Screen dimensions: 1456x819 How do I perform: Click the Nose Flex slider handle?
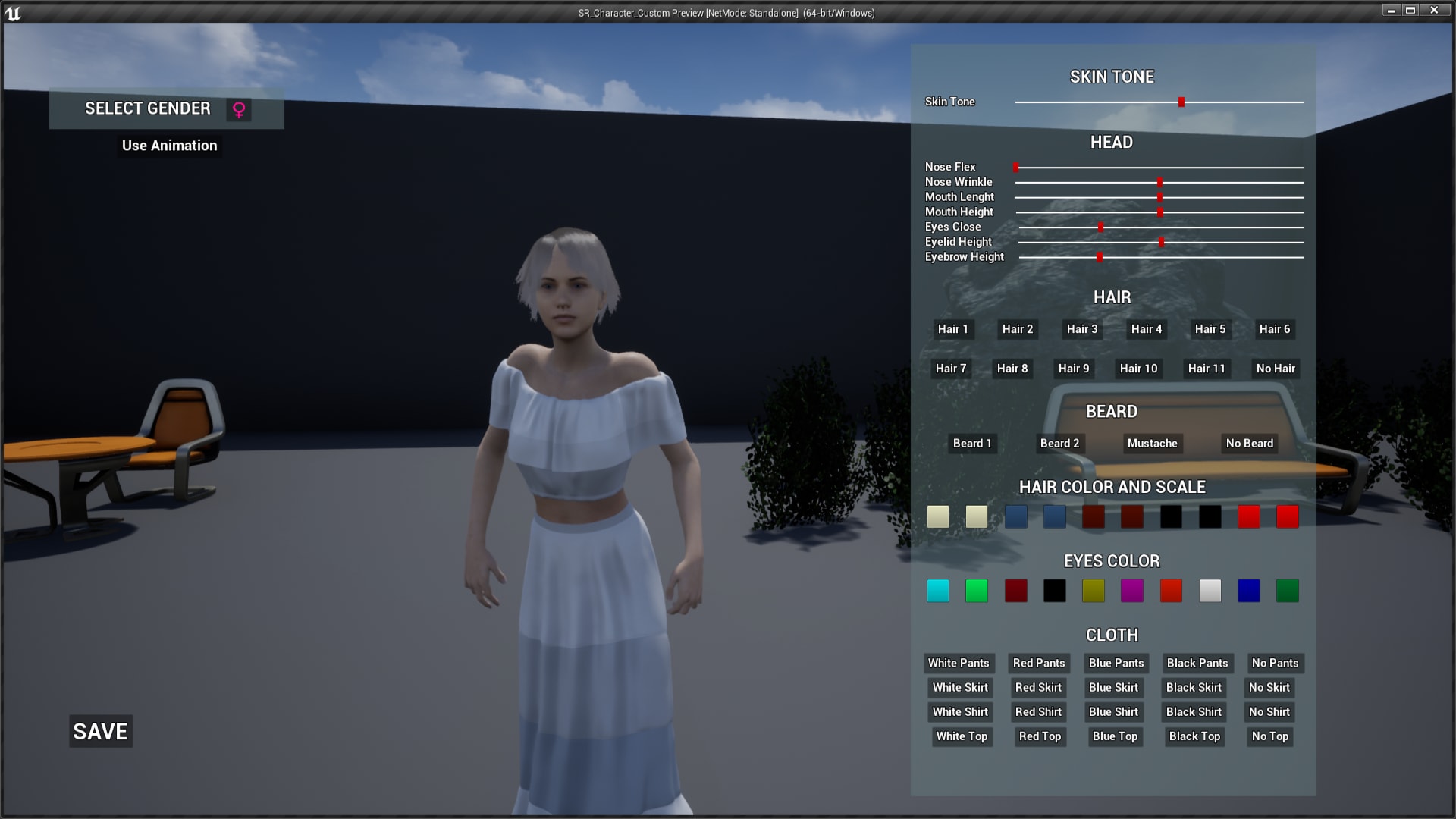(x=1017, y=167)
